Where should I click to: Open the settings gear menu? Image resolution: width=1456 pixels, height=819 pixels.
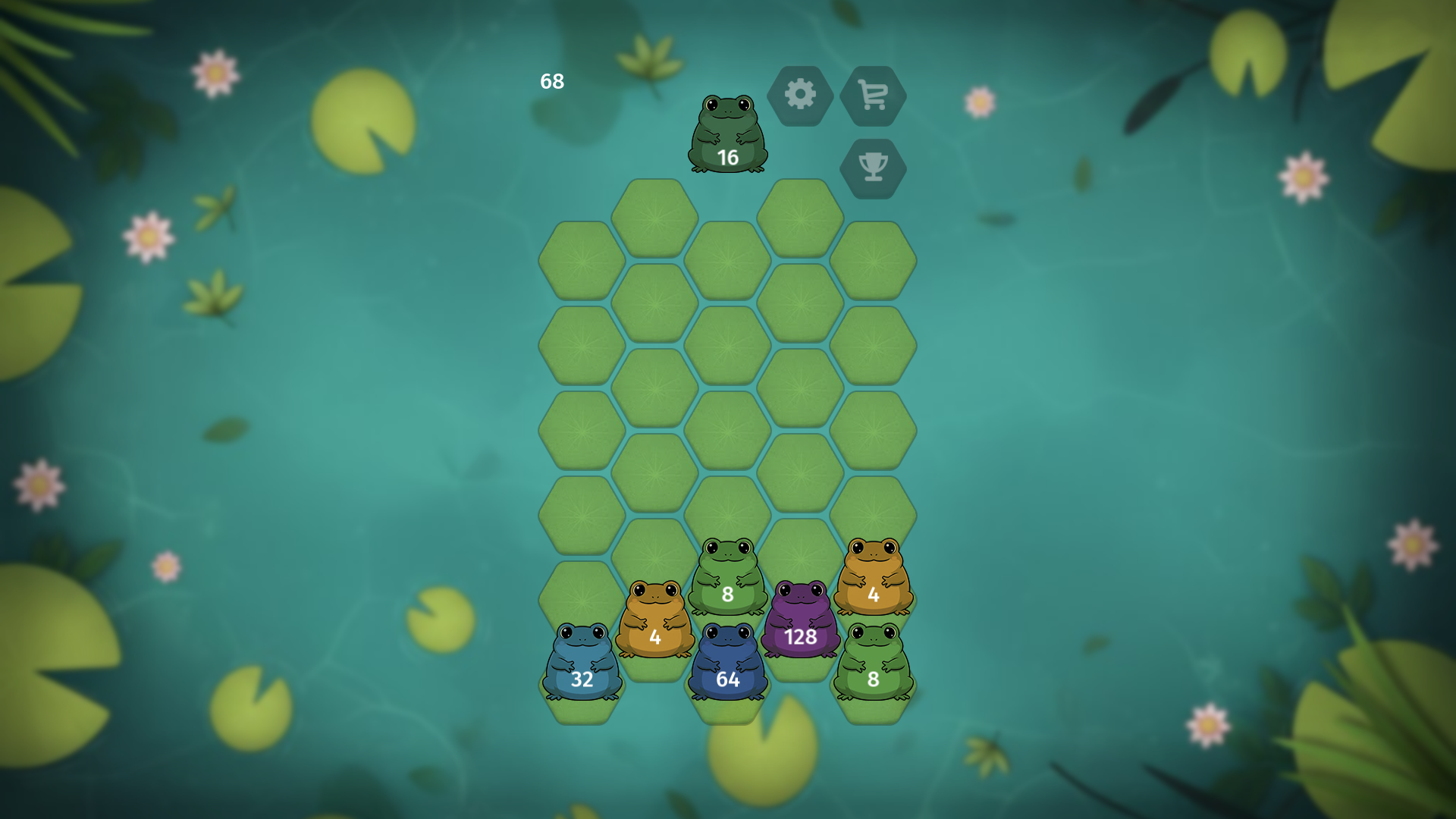[x=802, y=96]
